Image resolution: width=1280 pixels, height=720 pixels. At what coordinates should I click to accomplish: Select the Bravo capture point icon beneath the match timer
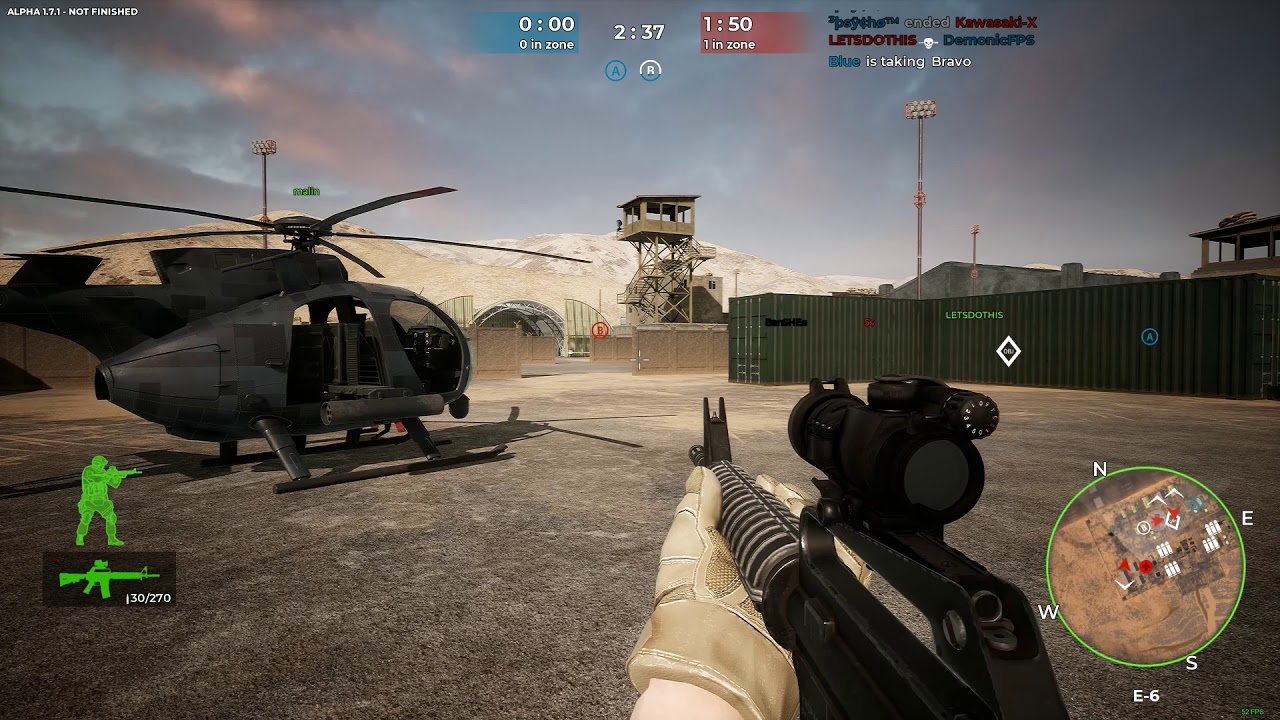point(651,70)
